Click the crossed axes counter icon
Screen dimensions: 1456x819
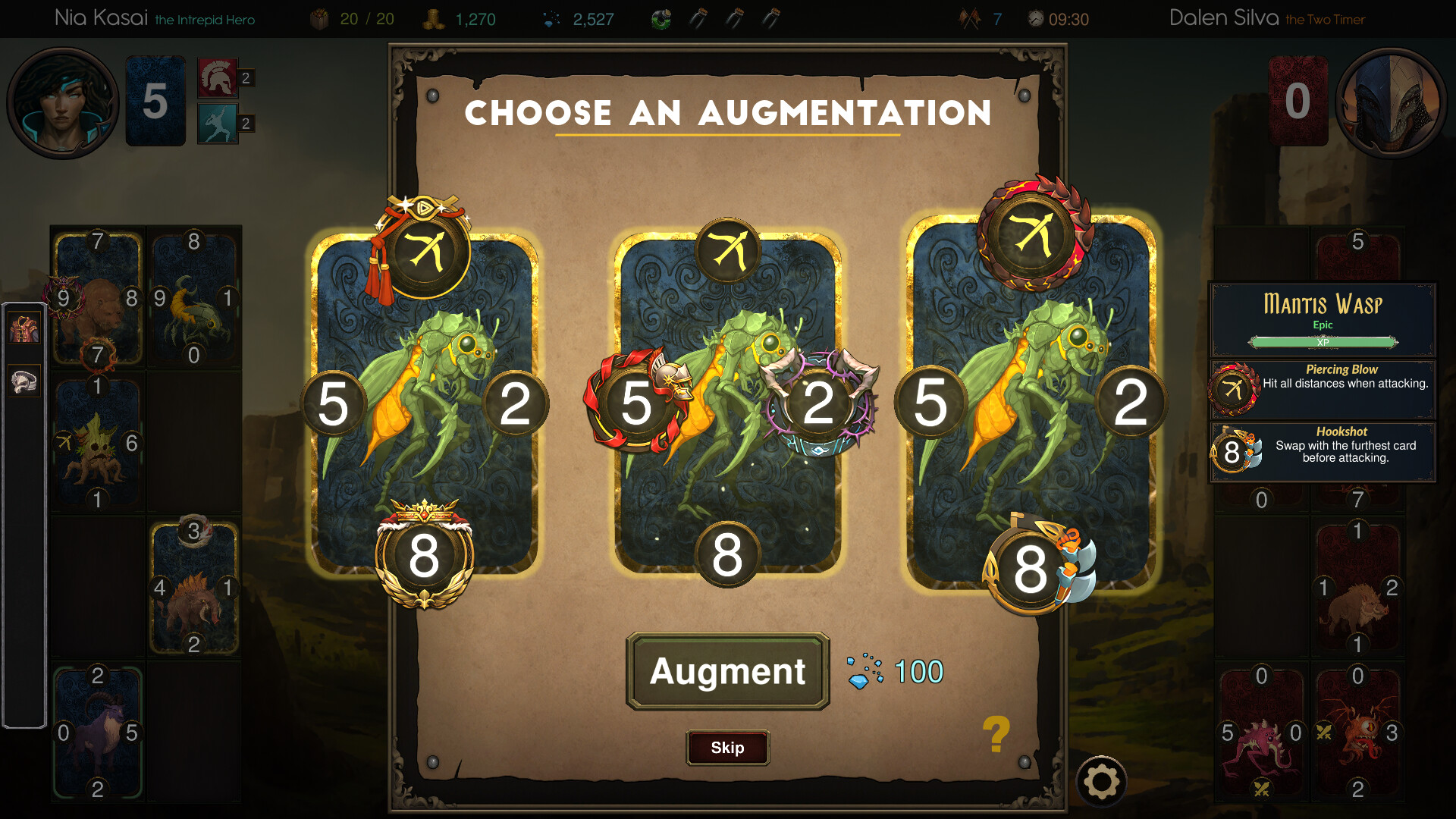968,17
